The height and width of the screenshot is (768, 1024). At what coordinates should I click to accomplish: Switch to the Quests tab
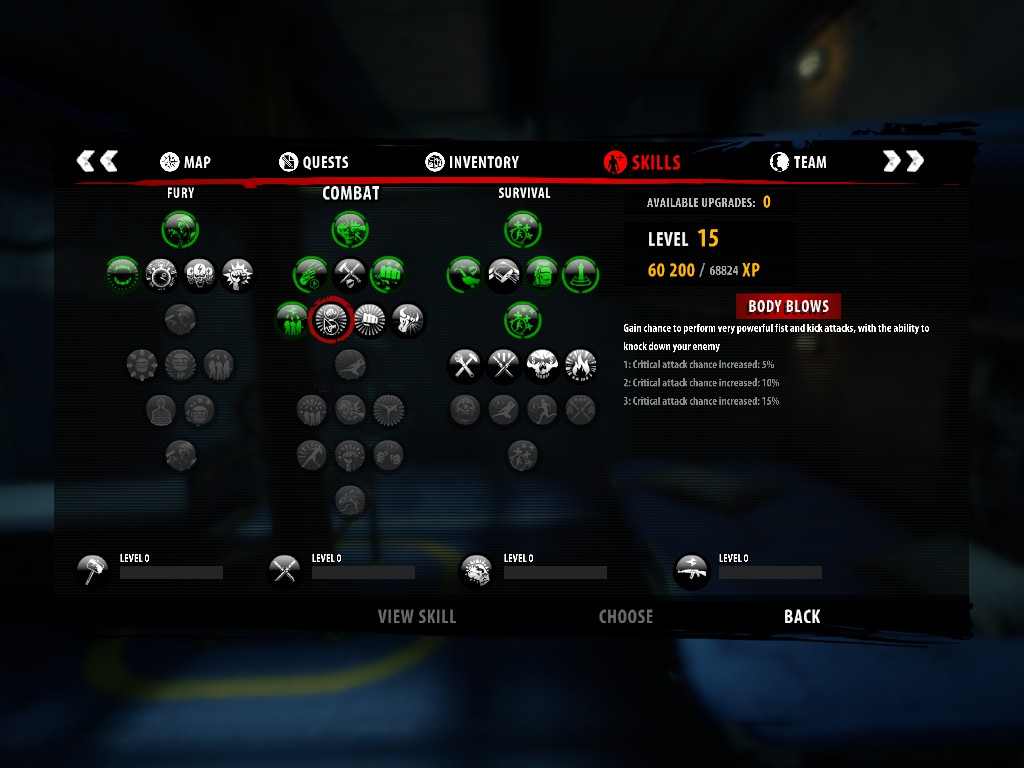(314, 162)
